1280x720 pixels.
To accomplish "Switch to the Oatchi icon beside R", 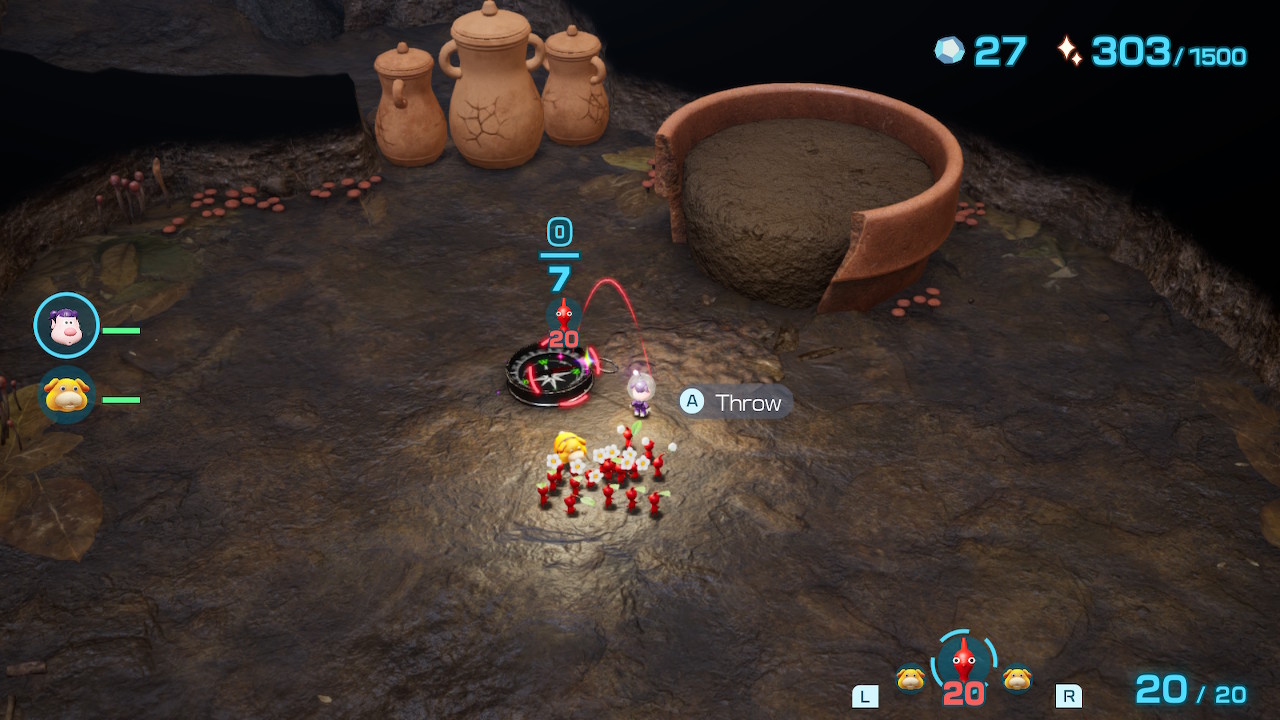I will pos(1017,679).
